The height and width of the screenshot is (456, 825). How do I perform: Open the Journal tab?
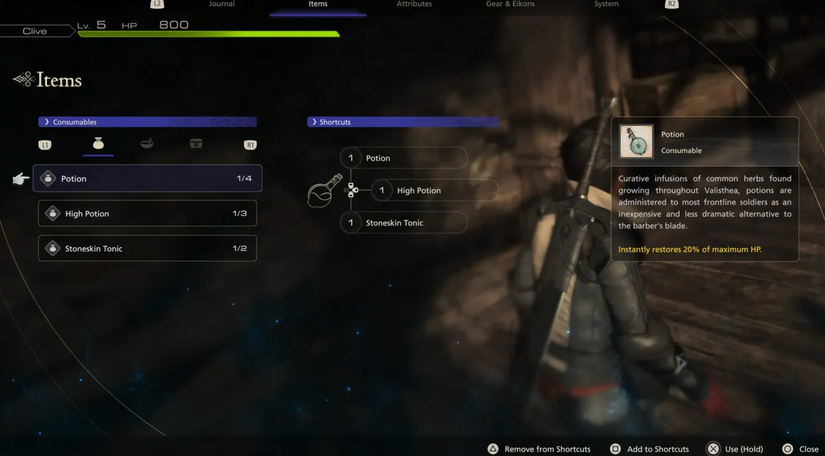222,5
